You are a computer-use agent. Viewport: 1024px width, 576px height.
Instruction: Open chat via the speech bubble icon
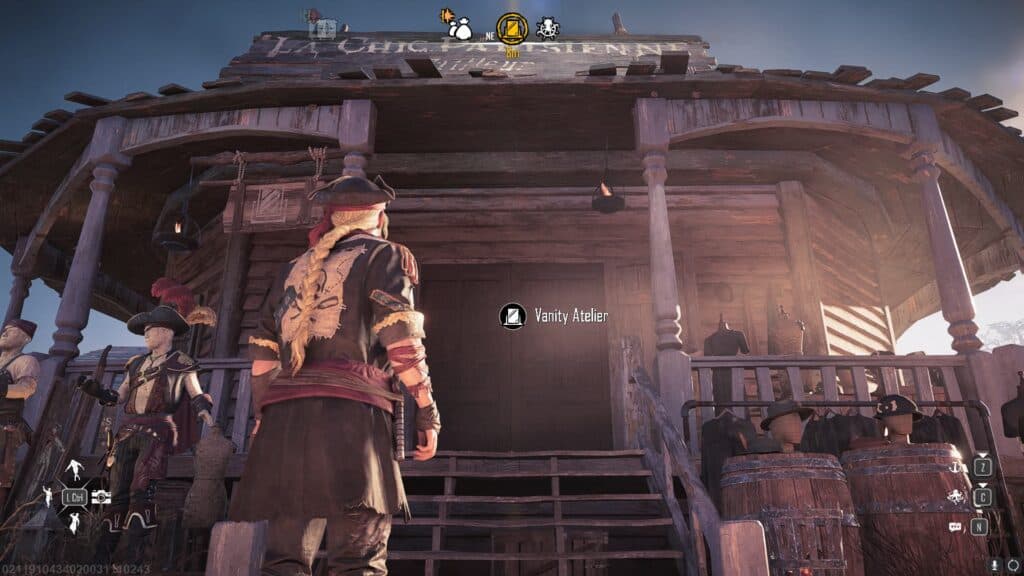point(955,526)
